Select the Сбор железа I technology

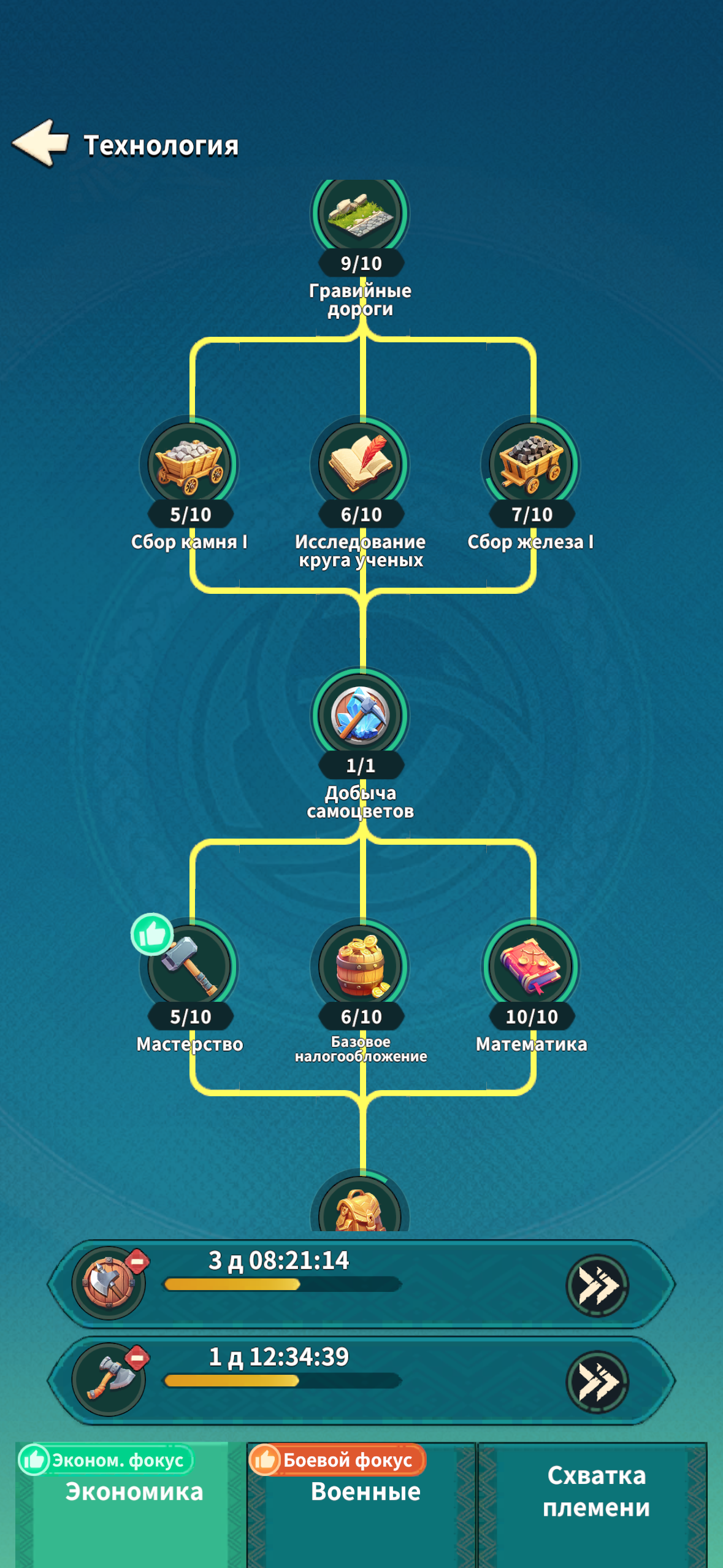531,466
